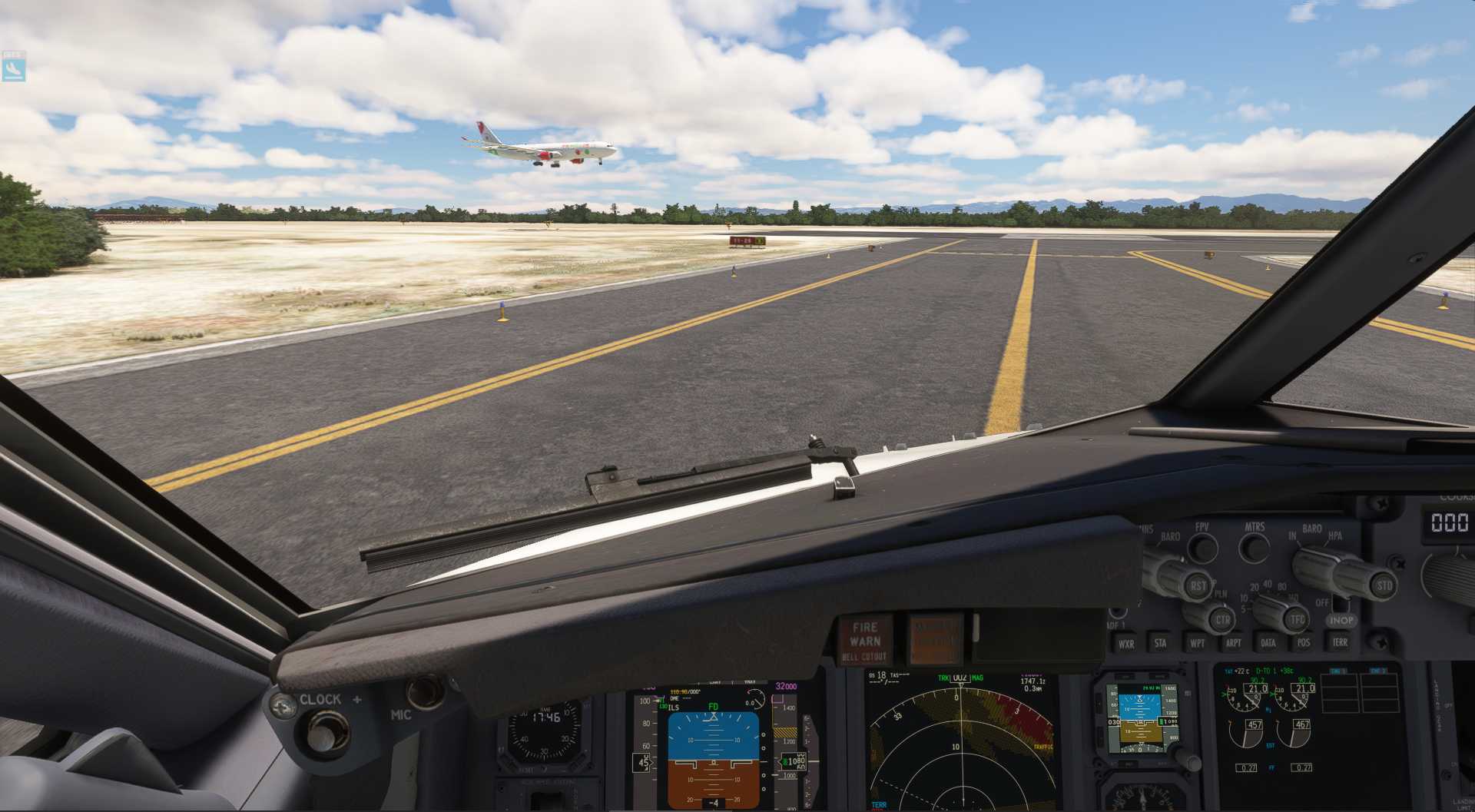This screenshot has width=1475, height=812.
Task: Toggle the WPT waypoints map button
Action: pos(1197,642)
